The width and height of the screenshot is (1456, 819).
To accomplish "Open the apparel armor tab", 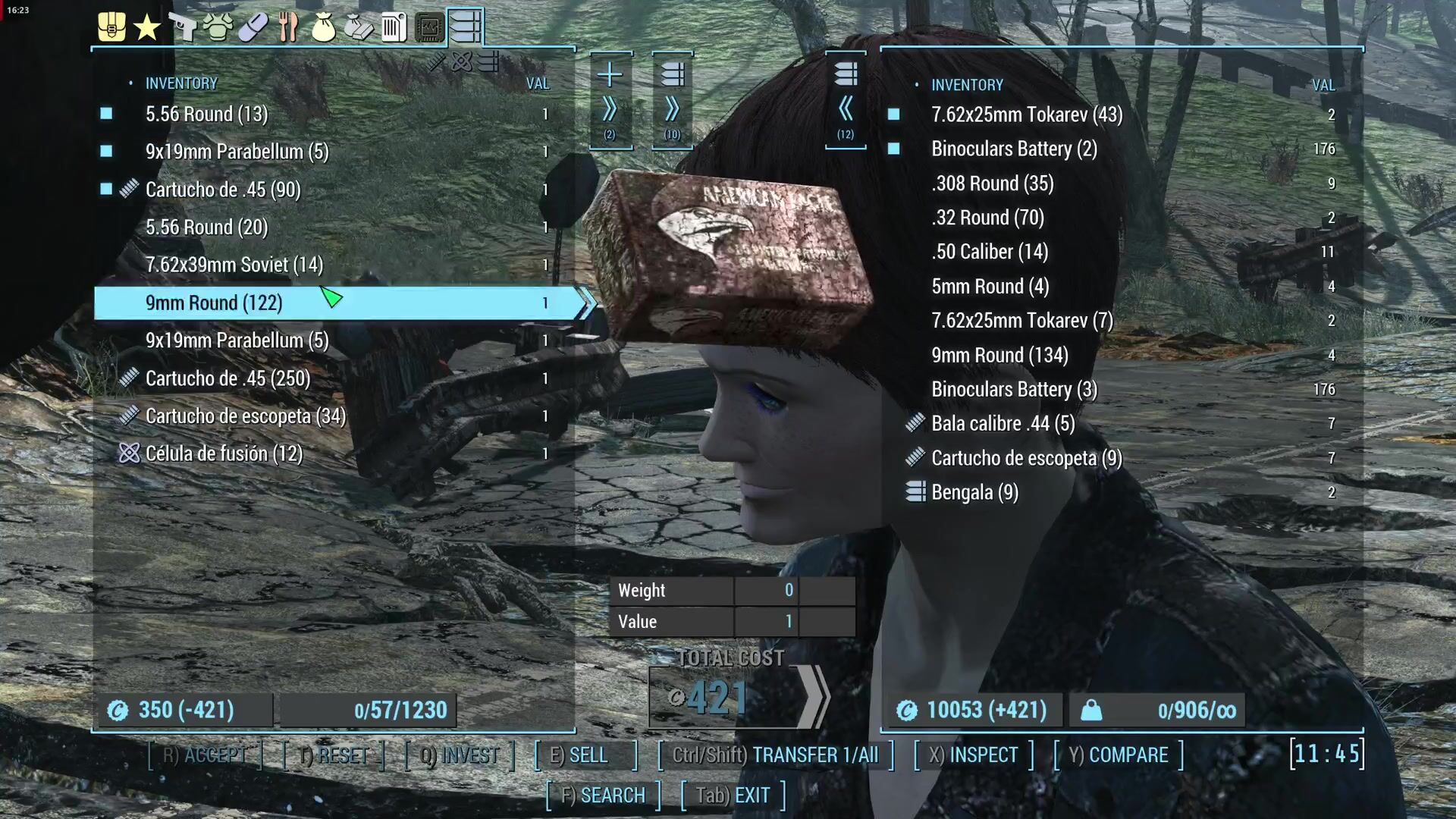I will pyautogui.click(x=218, y=28).
